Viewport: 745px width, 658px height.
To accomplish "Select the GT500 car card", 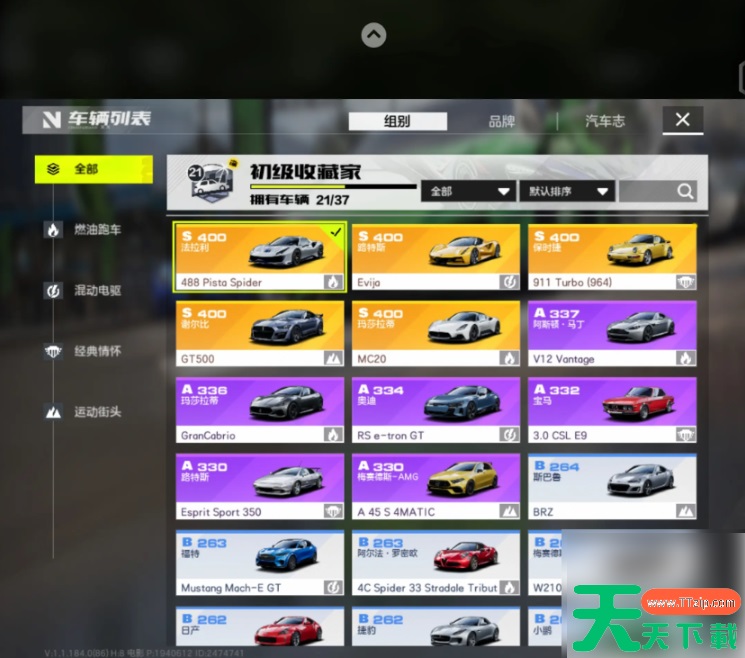I will 260,333.
